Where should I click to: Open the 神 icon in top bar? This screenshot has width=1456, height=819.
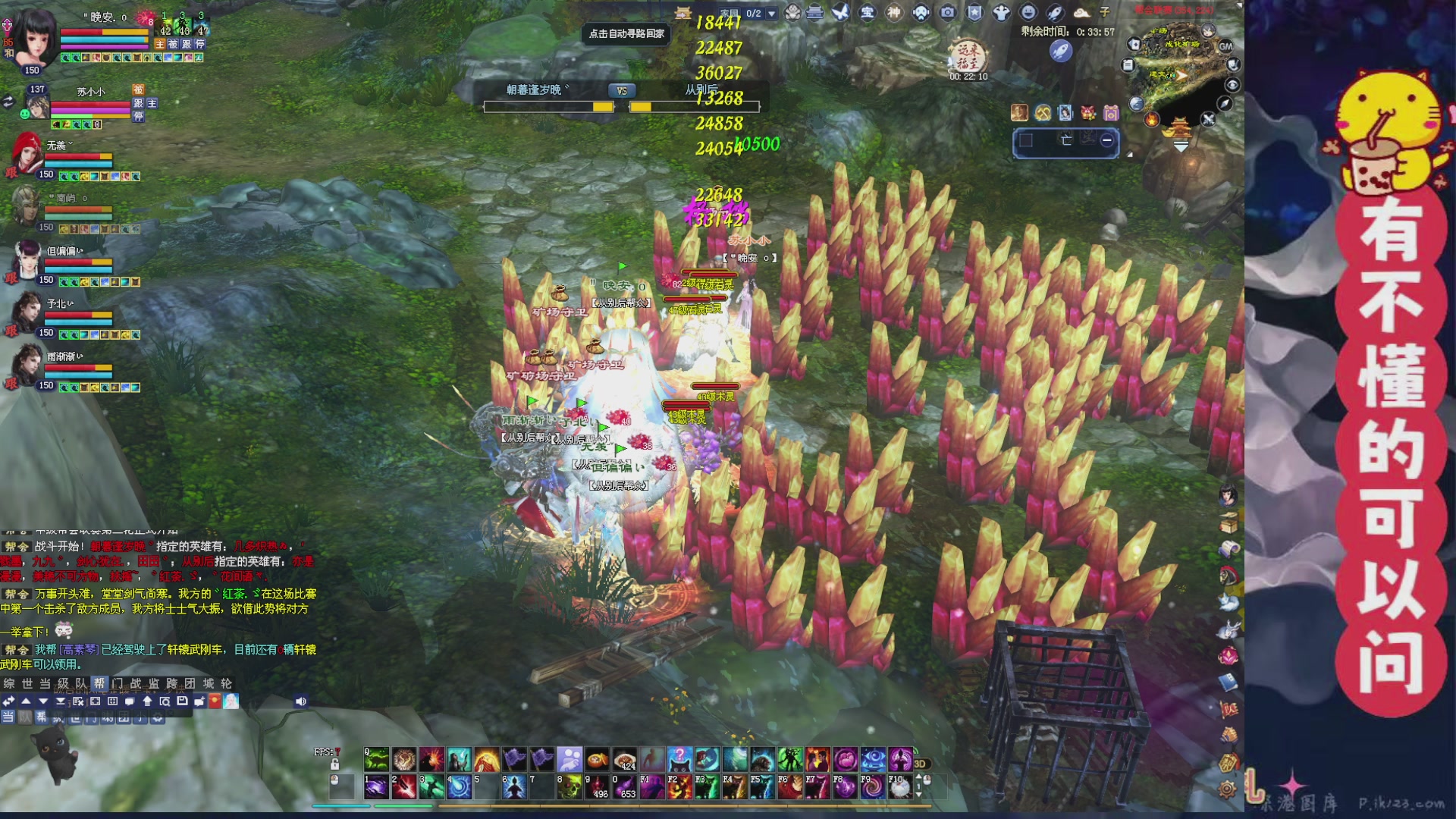(894, 12)
